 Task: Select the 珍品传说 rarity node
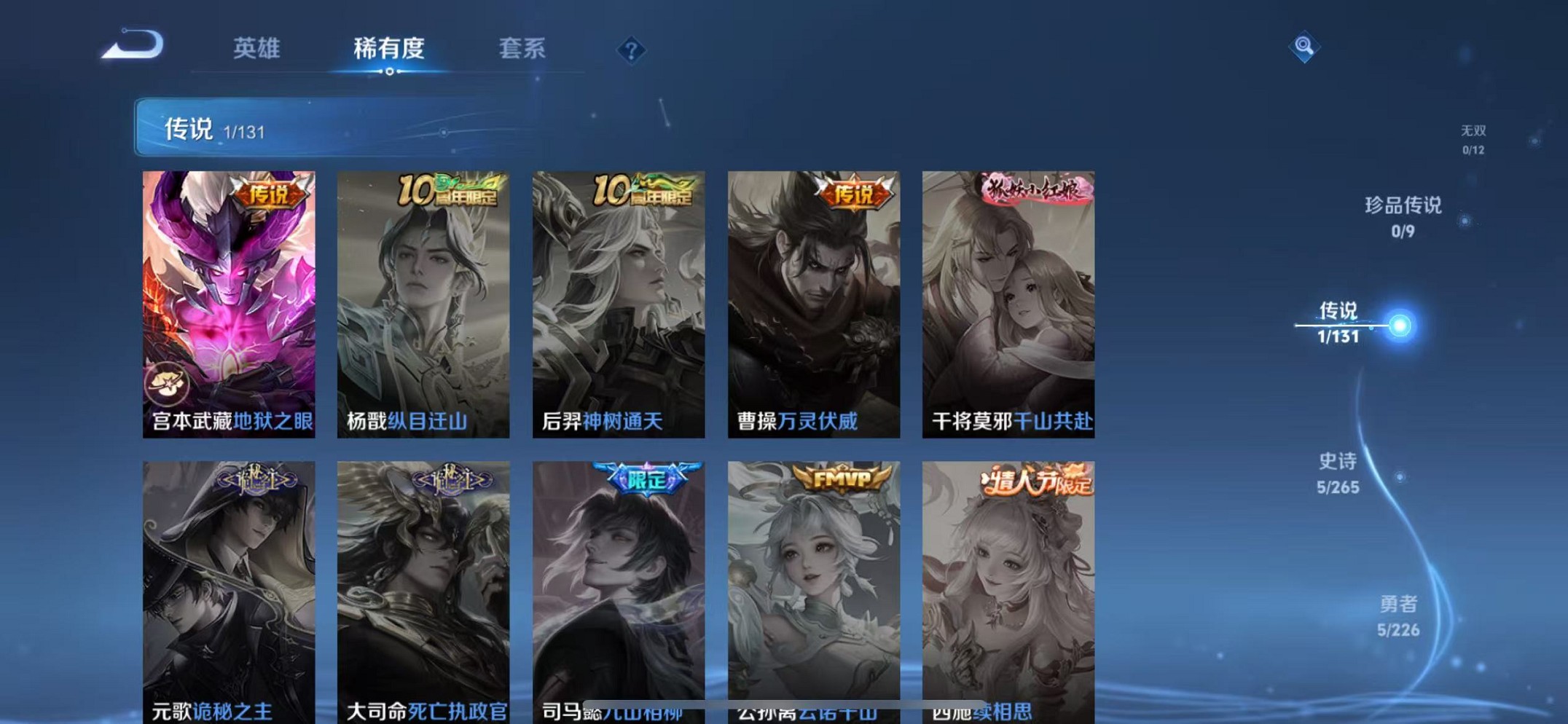pos(1403,215)
